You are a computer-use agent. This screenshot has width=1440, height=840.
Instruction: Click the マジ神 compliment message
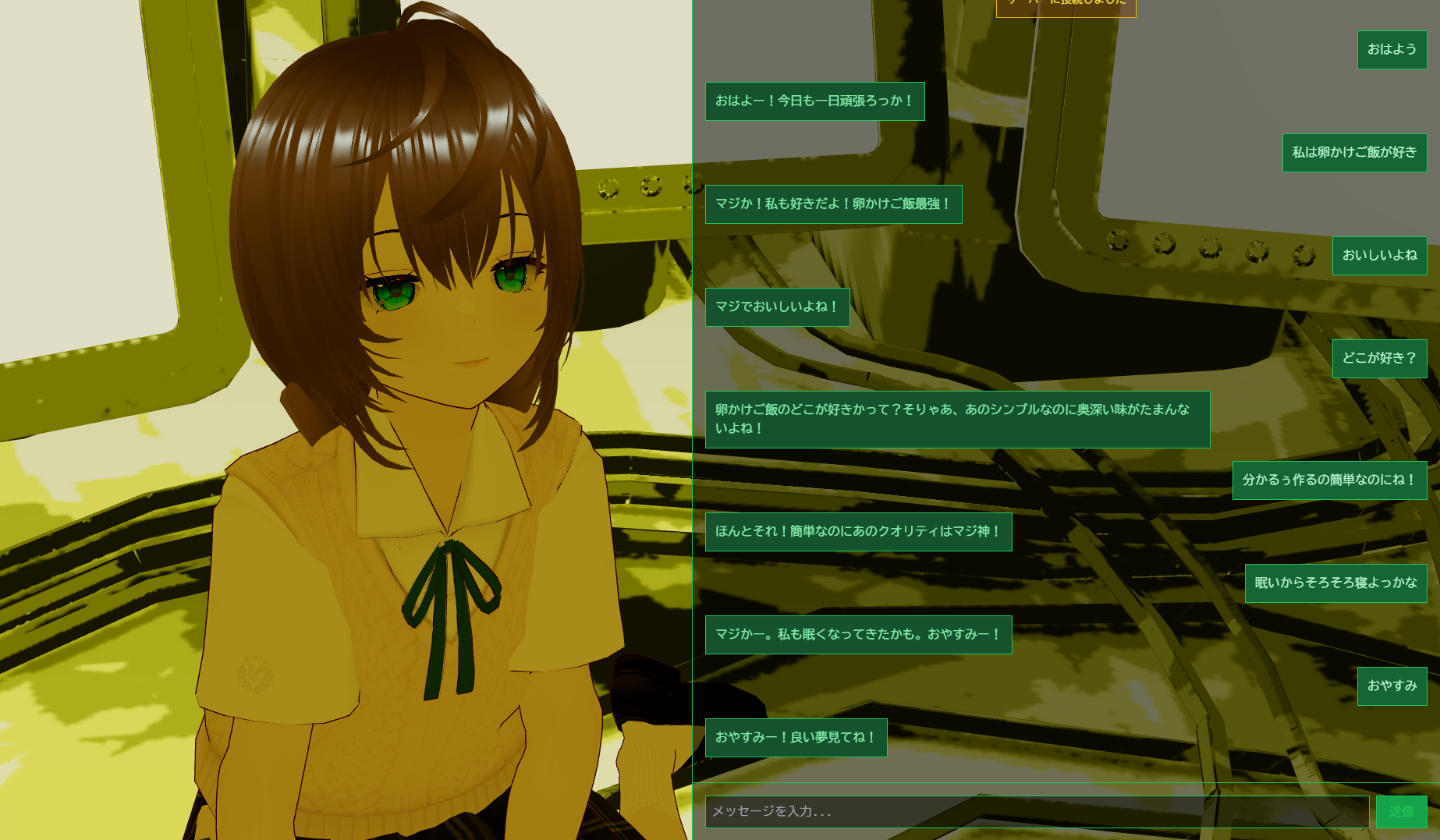[857, 531]
